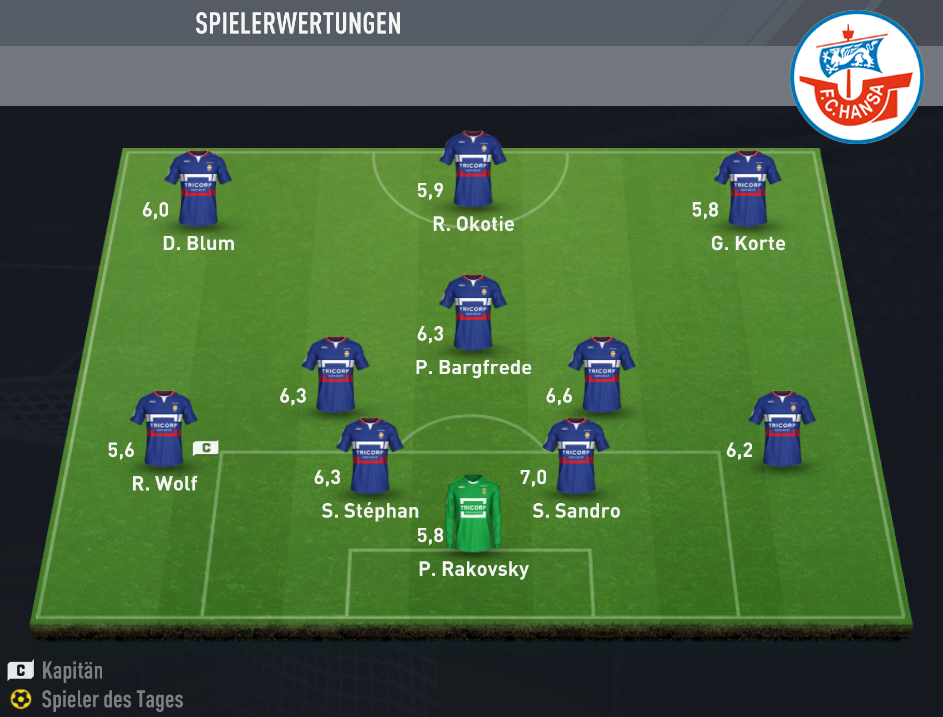
Task: Select the unnamed player rated 6,2
Action: (x=782, y=429)
